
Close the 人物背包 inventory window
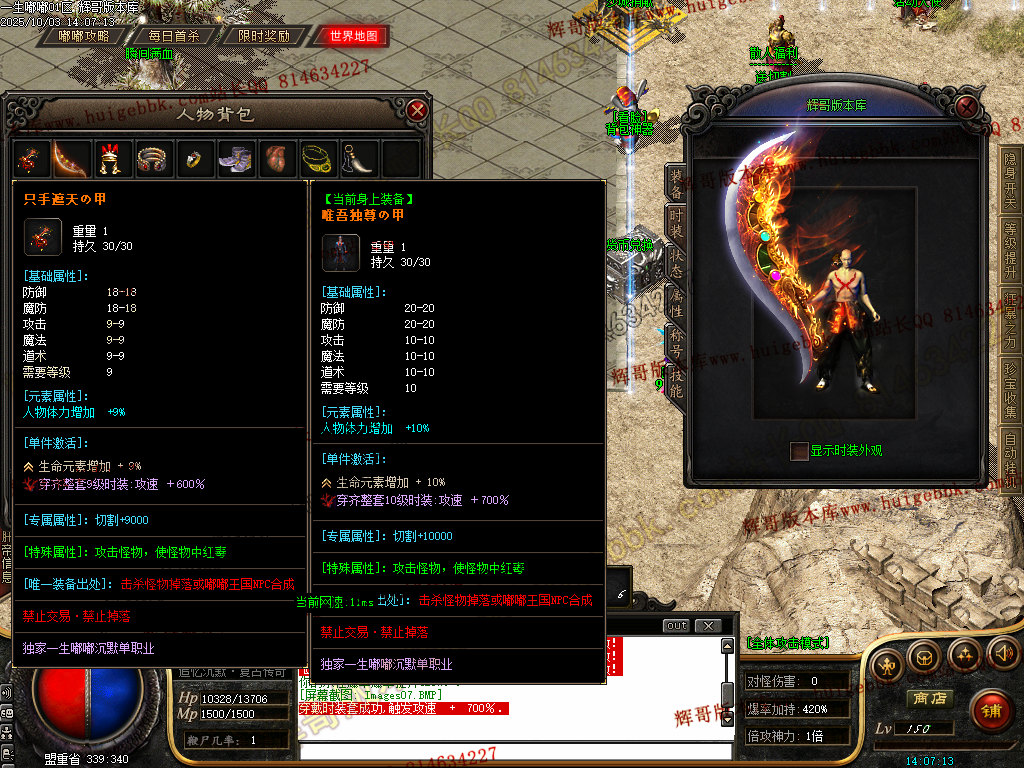point(418,110)
